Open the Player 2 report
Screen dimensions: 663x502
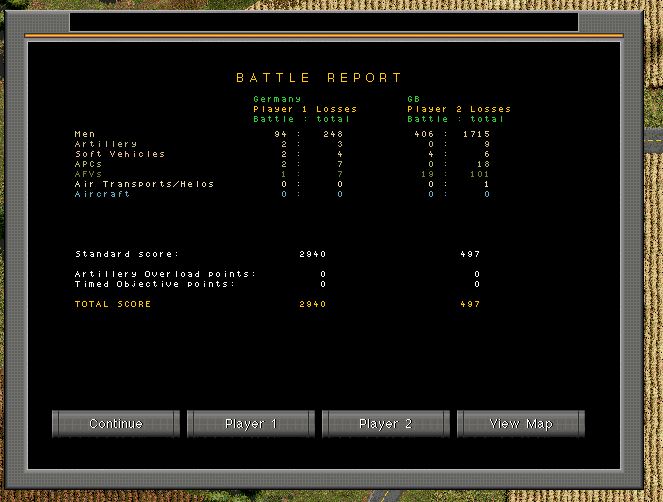pos(385,424)
